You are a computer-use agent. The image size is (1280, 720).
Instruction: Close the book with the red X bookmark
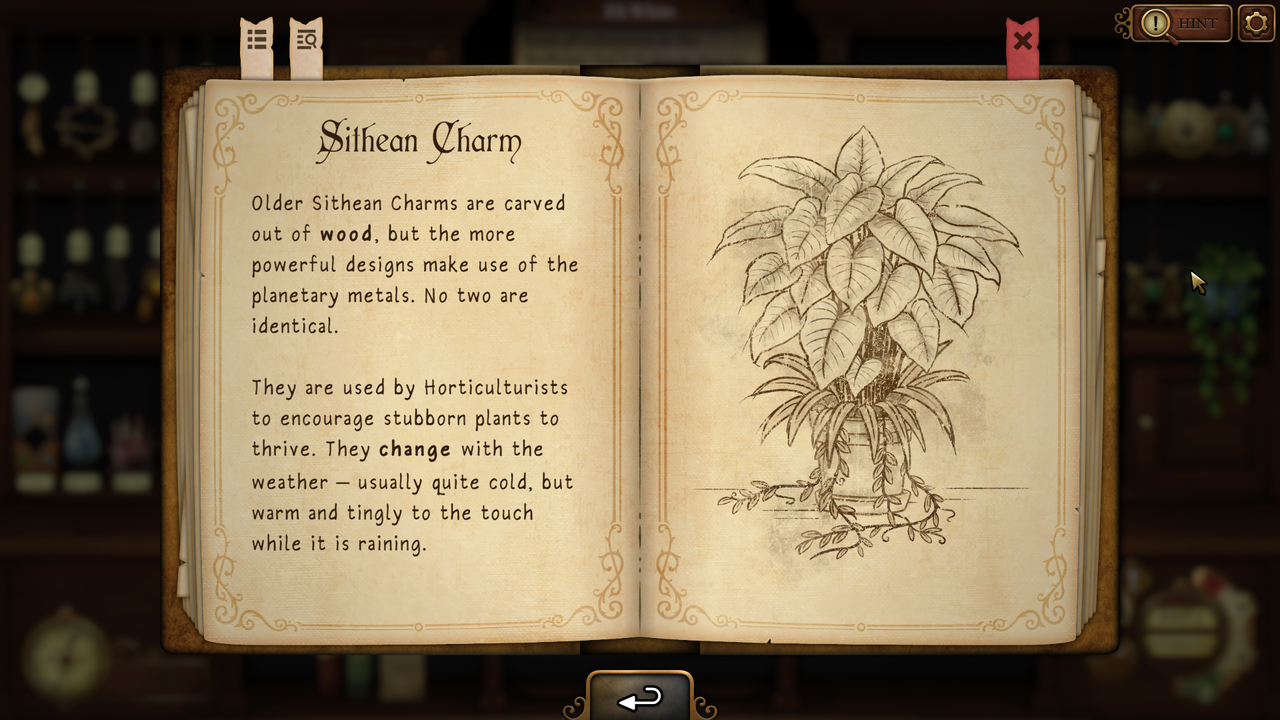(1022, 42)
